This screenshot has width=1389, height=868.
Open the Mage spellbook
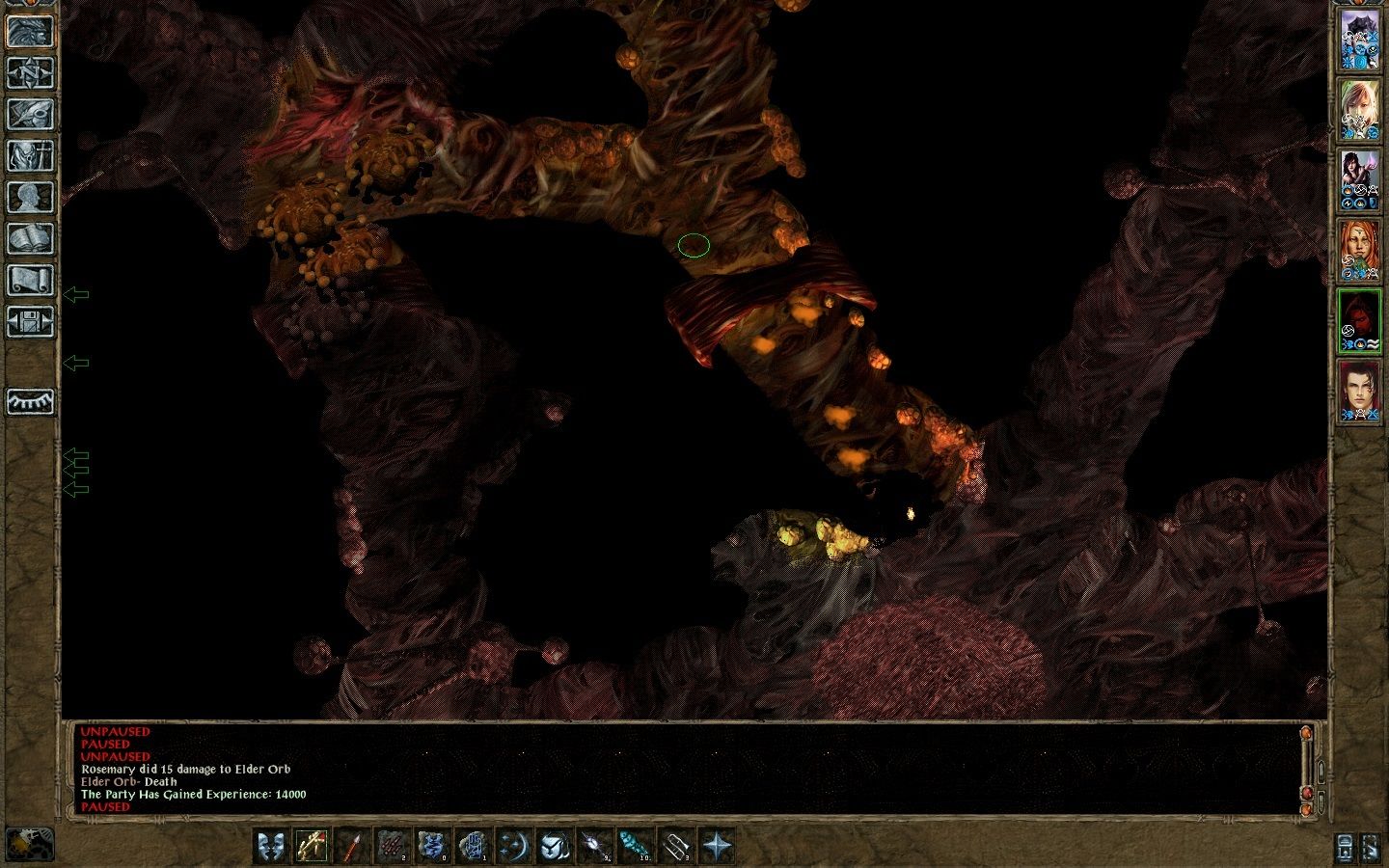click(x=29, y=238)
